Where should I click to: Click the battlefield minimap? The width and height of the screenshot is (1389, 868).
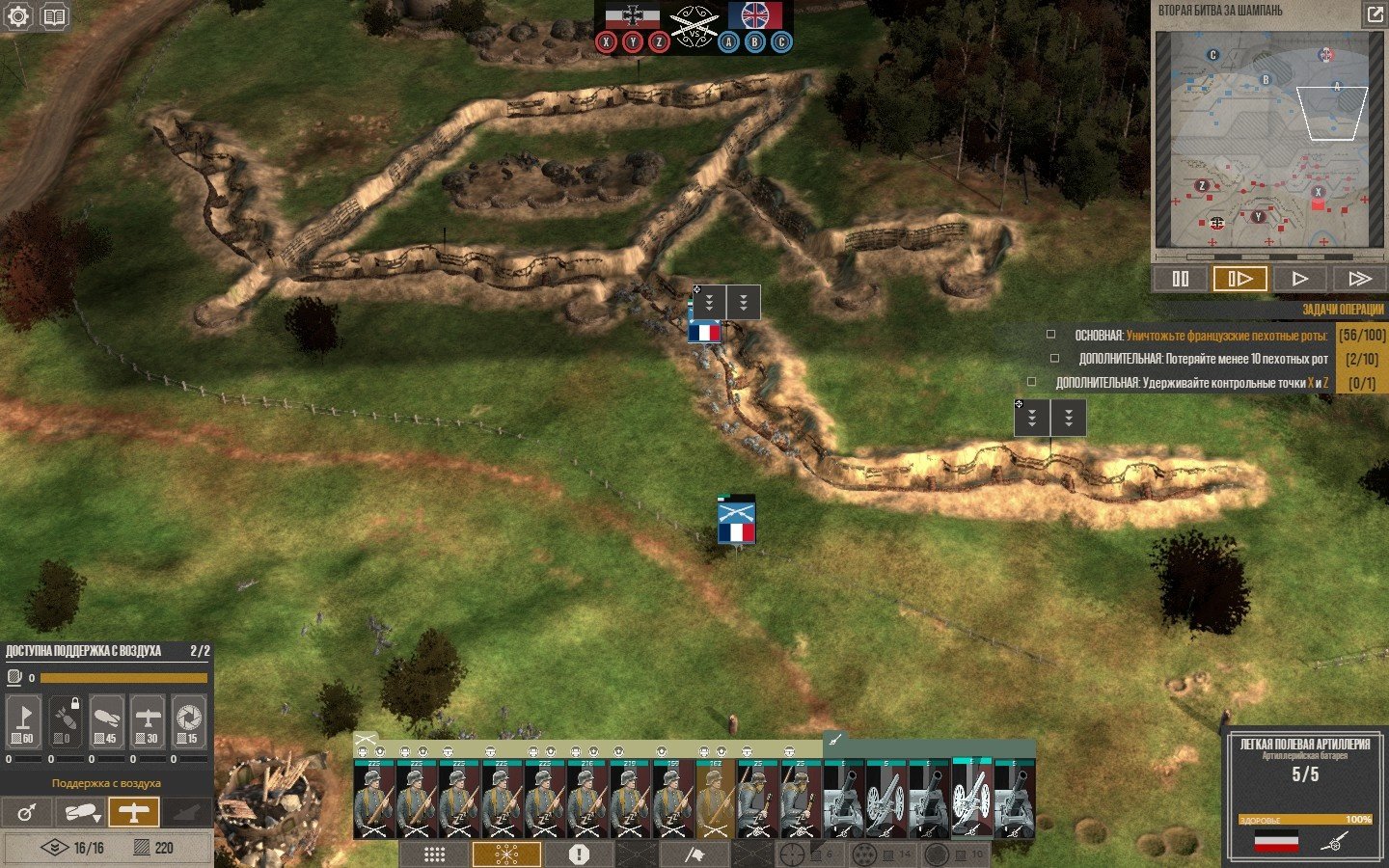click(1268, 140)
